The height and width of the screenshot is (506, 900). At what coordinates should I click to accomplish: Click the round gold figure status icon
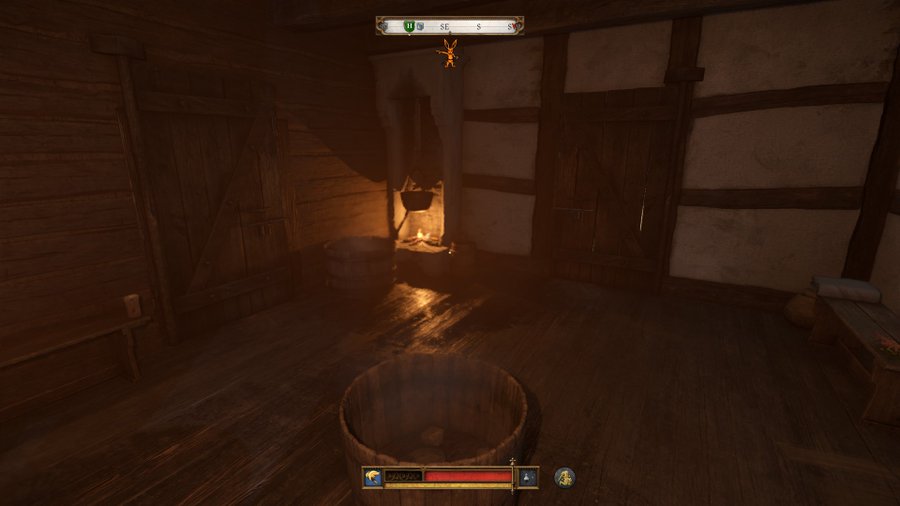tap(564, 477)
